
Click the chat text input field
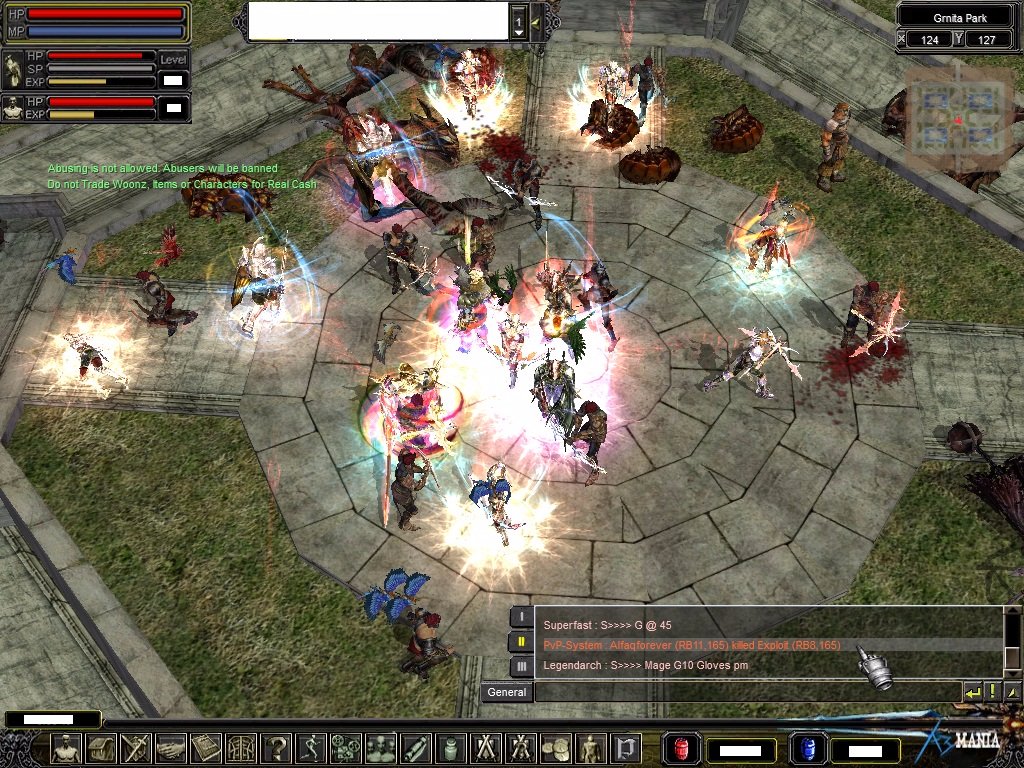(746, 692)
